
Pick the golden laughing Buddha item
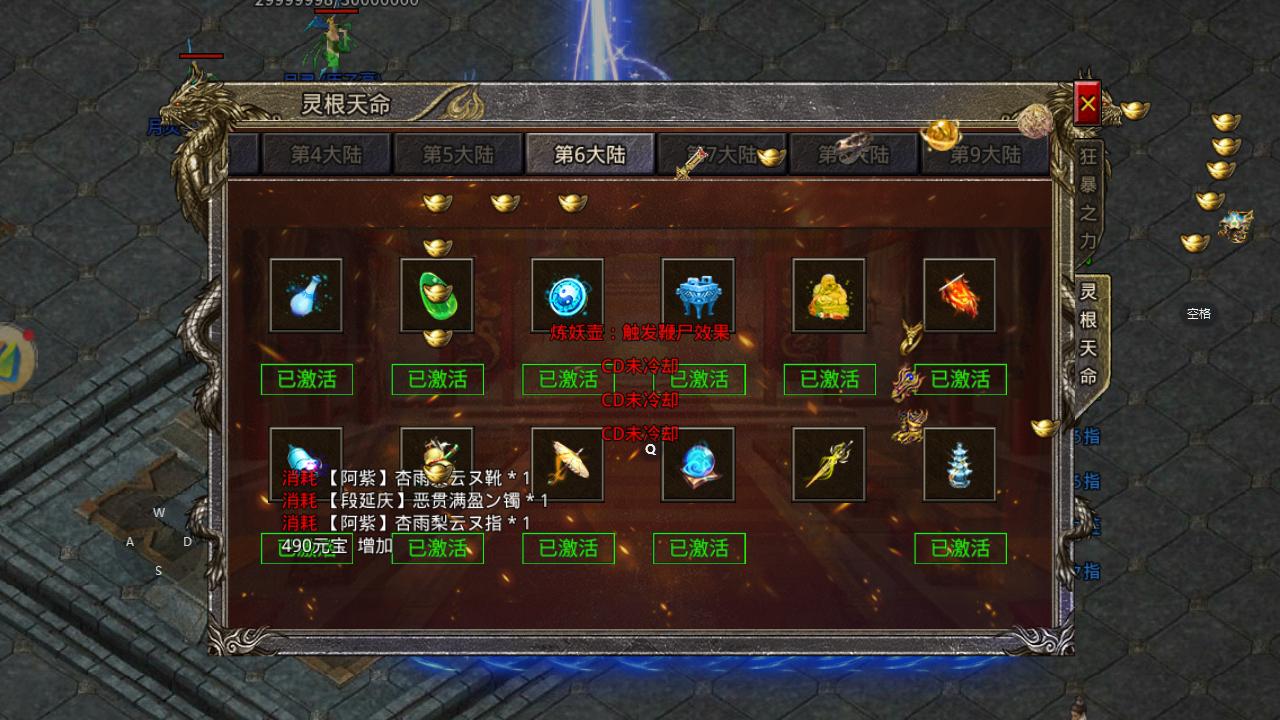click(829, 295)
